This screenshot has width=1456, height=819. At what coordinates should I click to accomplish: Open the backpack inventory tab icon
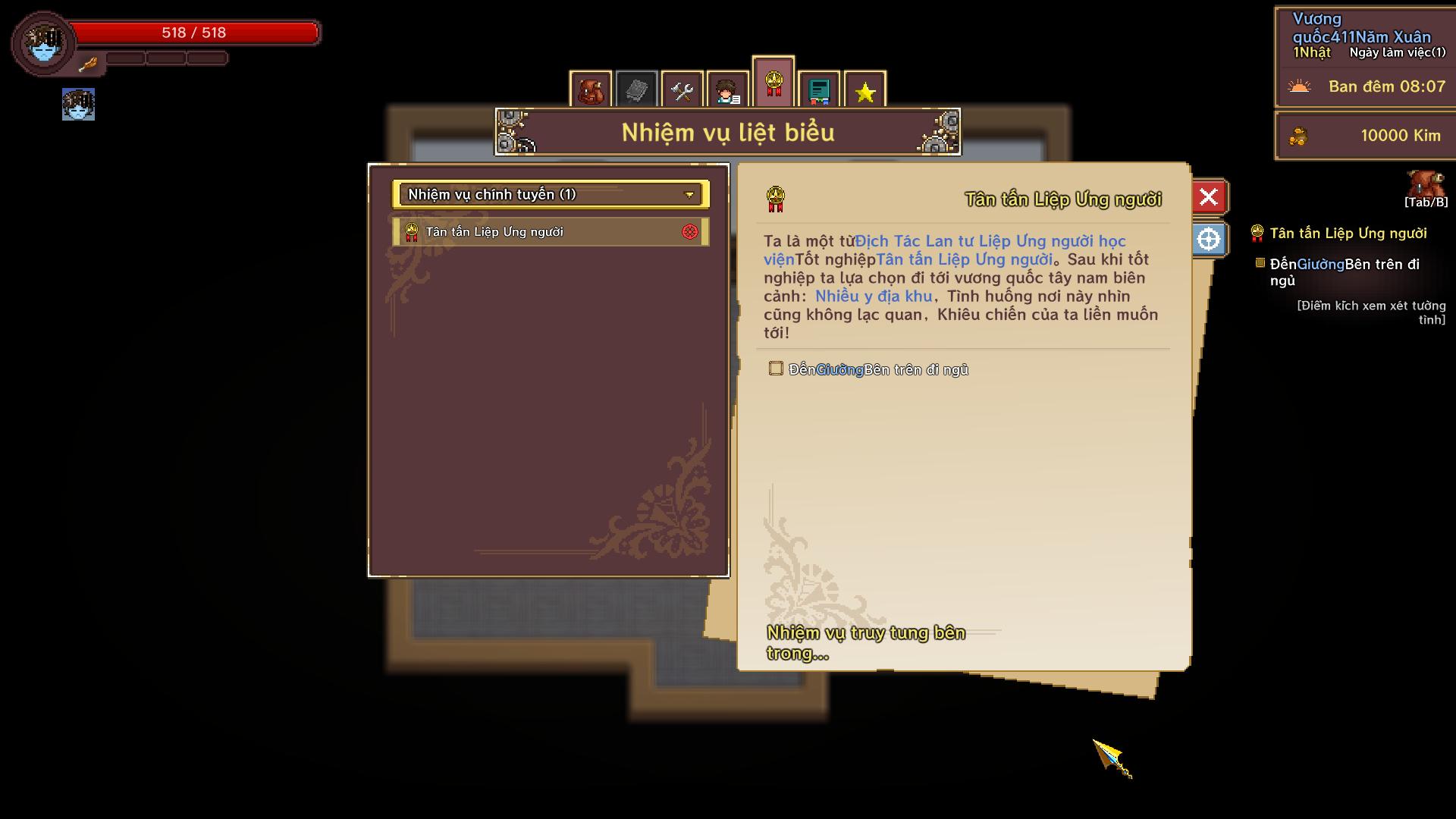[x=591, y=89]
